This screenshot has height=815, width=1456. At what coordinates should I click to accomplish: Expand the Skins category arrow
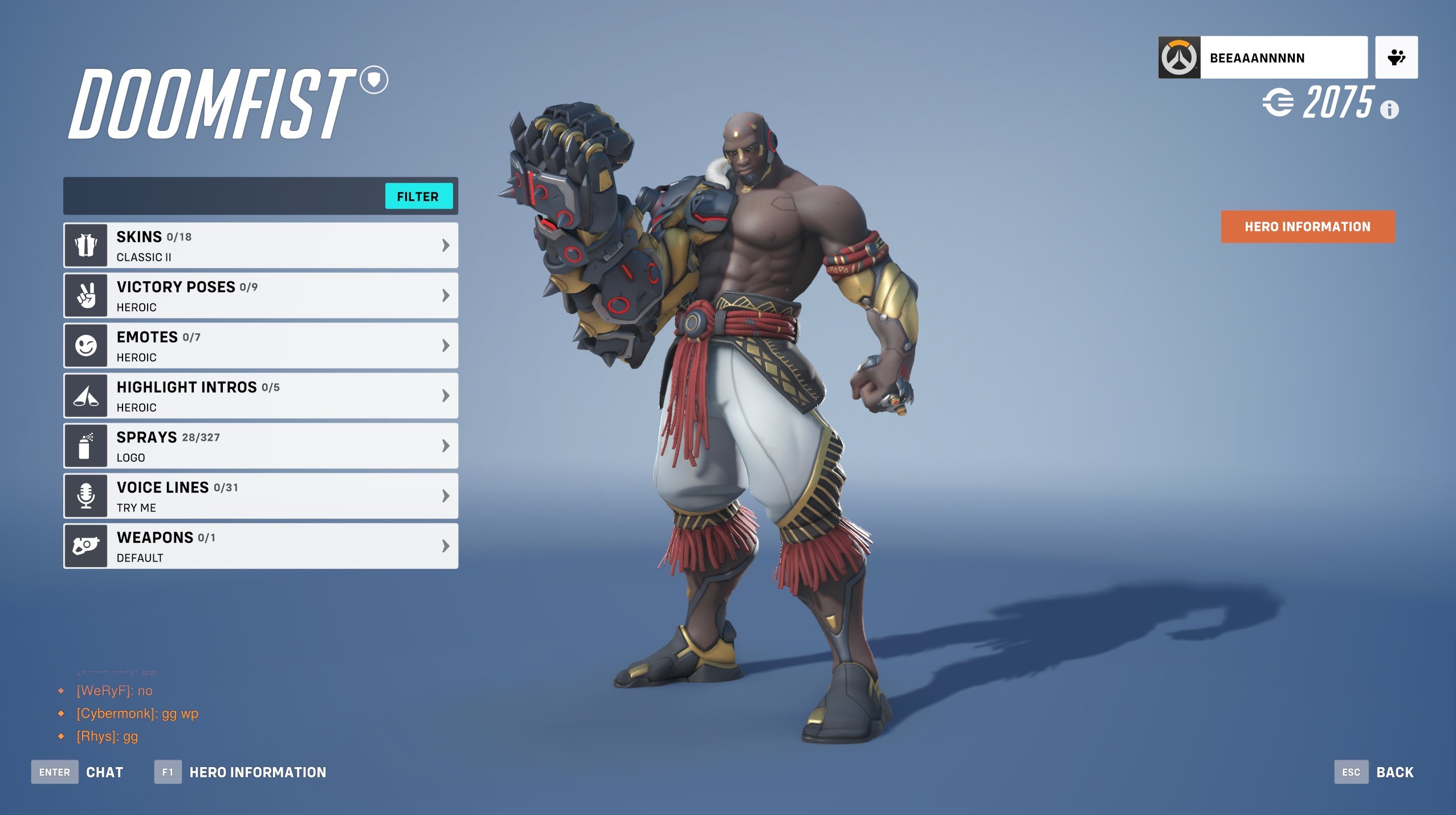pos(446,244)
